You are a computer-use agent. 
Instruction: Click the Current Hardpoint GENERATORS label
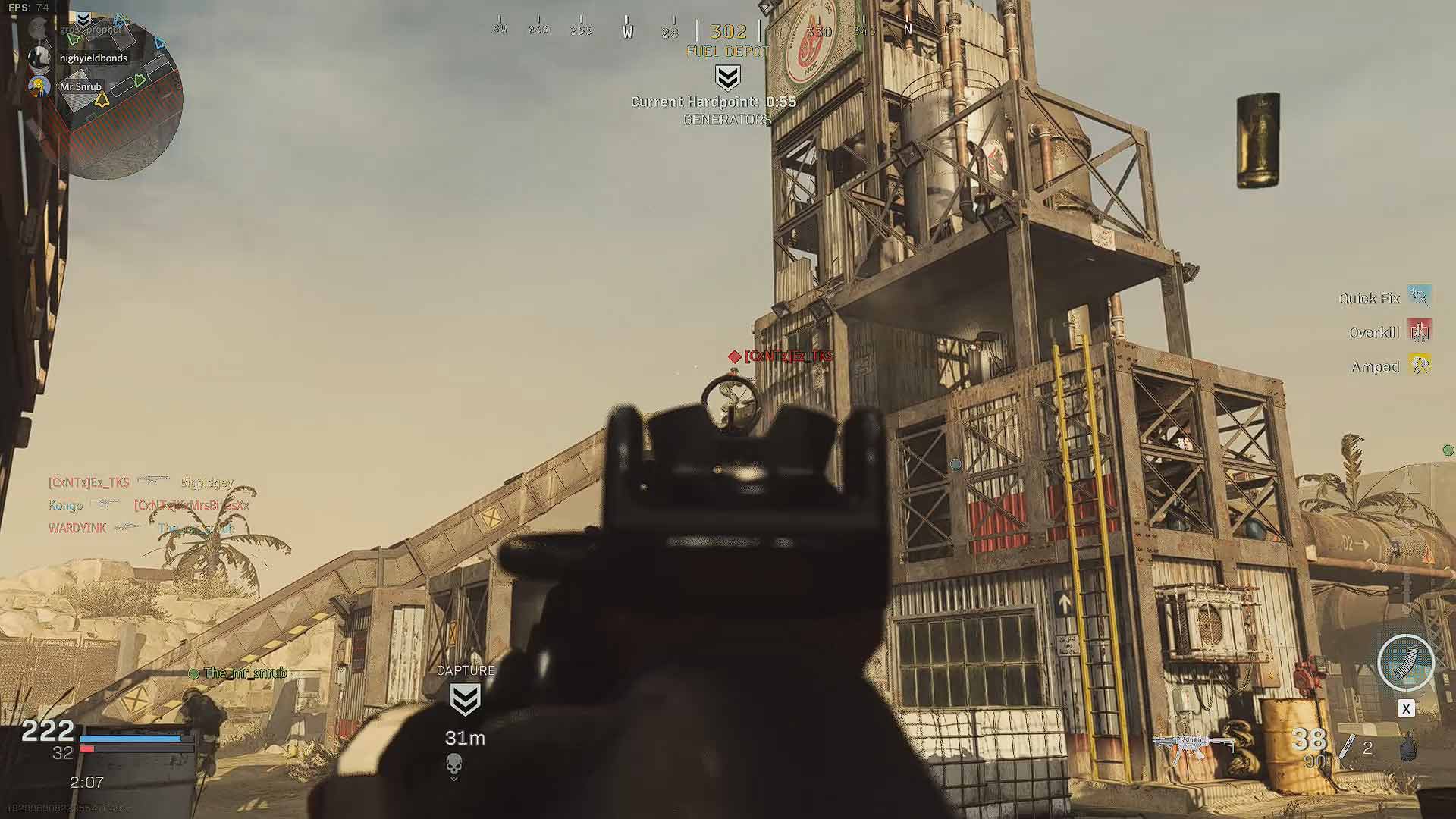click(726, 119)
